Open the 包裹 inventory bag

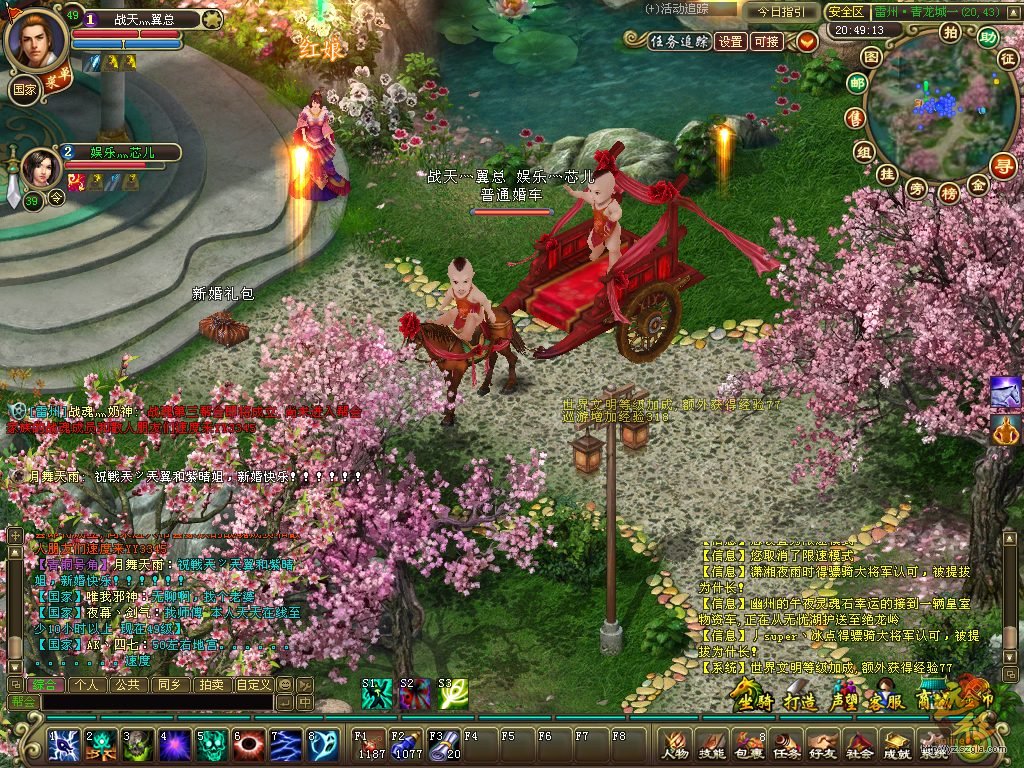click(x=748, y=746)
